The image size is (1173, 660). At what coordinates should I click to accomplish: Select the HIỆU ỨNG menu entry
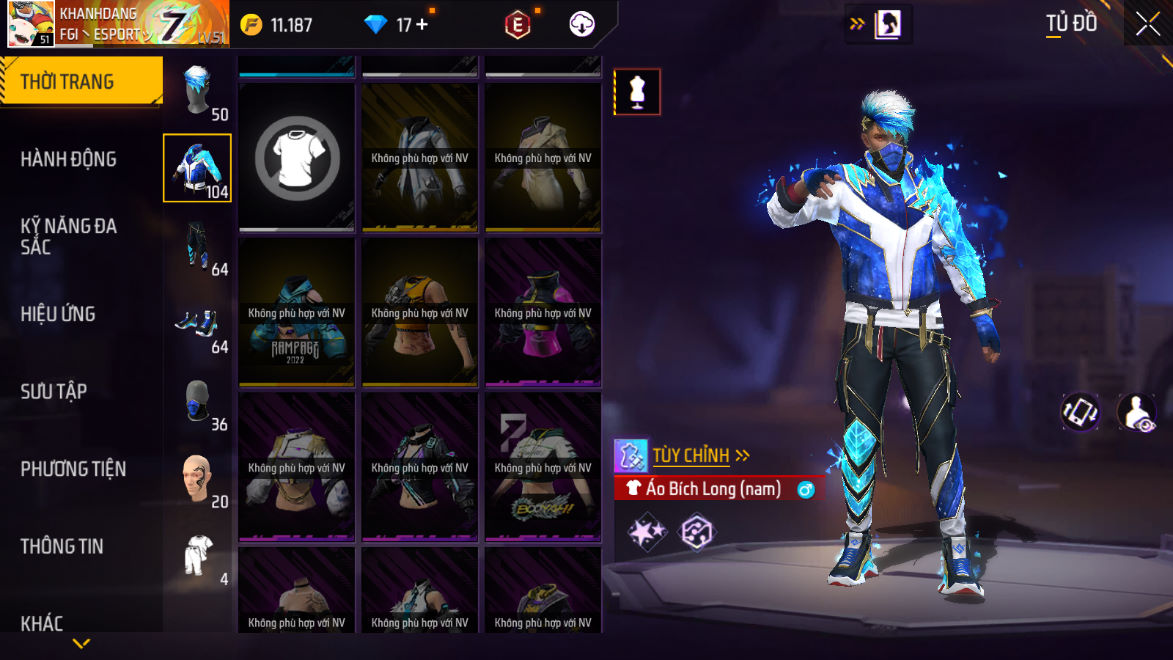coord(58,314)
